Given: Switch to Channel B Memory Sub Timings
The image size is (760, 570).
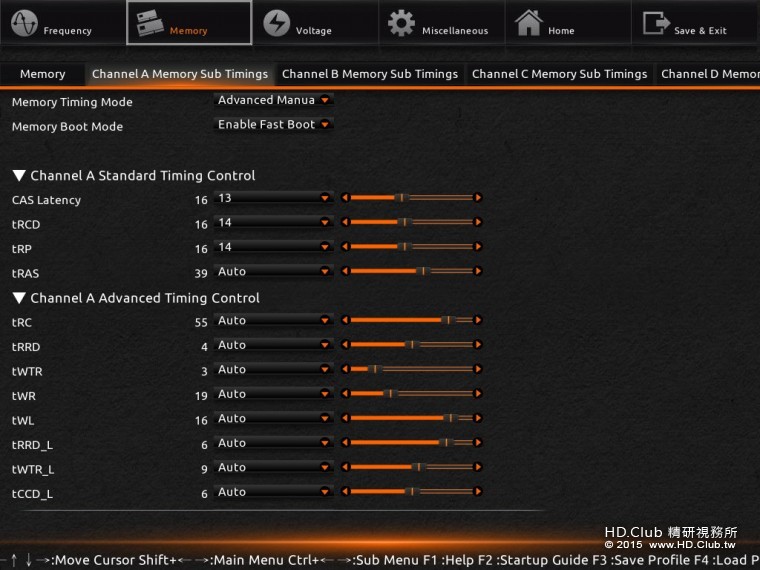Looking at the screenshot, I should point(370,74).
